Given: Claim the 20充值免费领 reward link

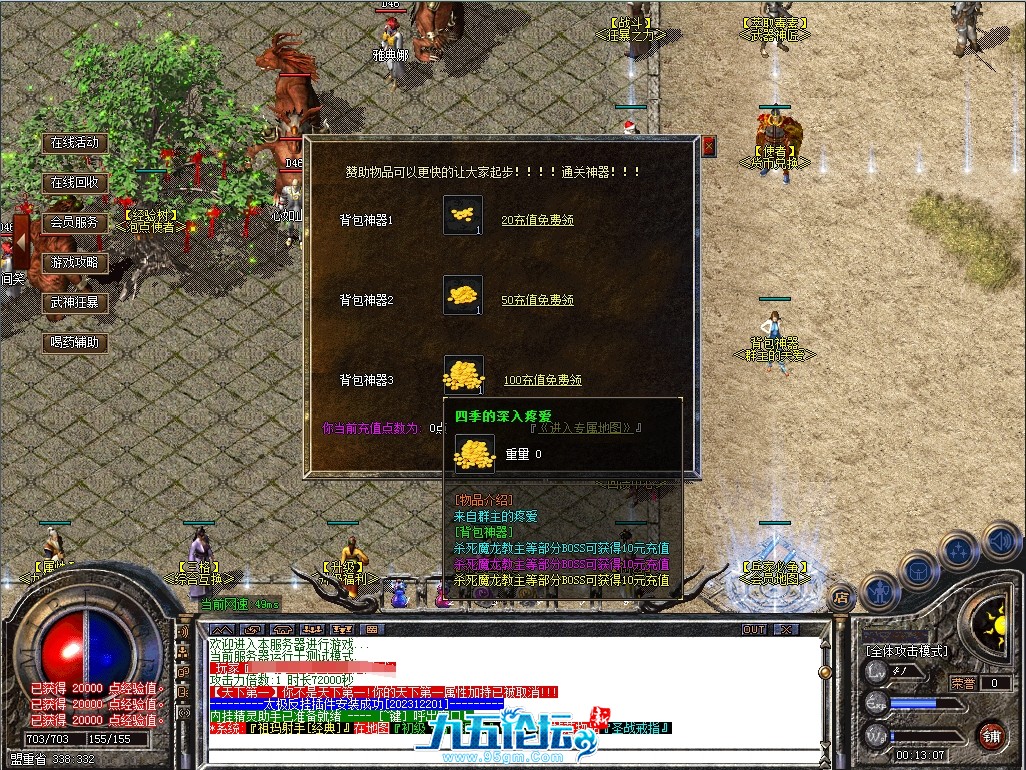Looking at the screenshot, I should pyautogui.click(x=537, y=220).
